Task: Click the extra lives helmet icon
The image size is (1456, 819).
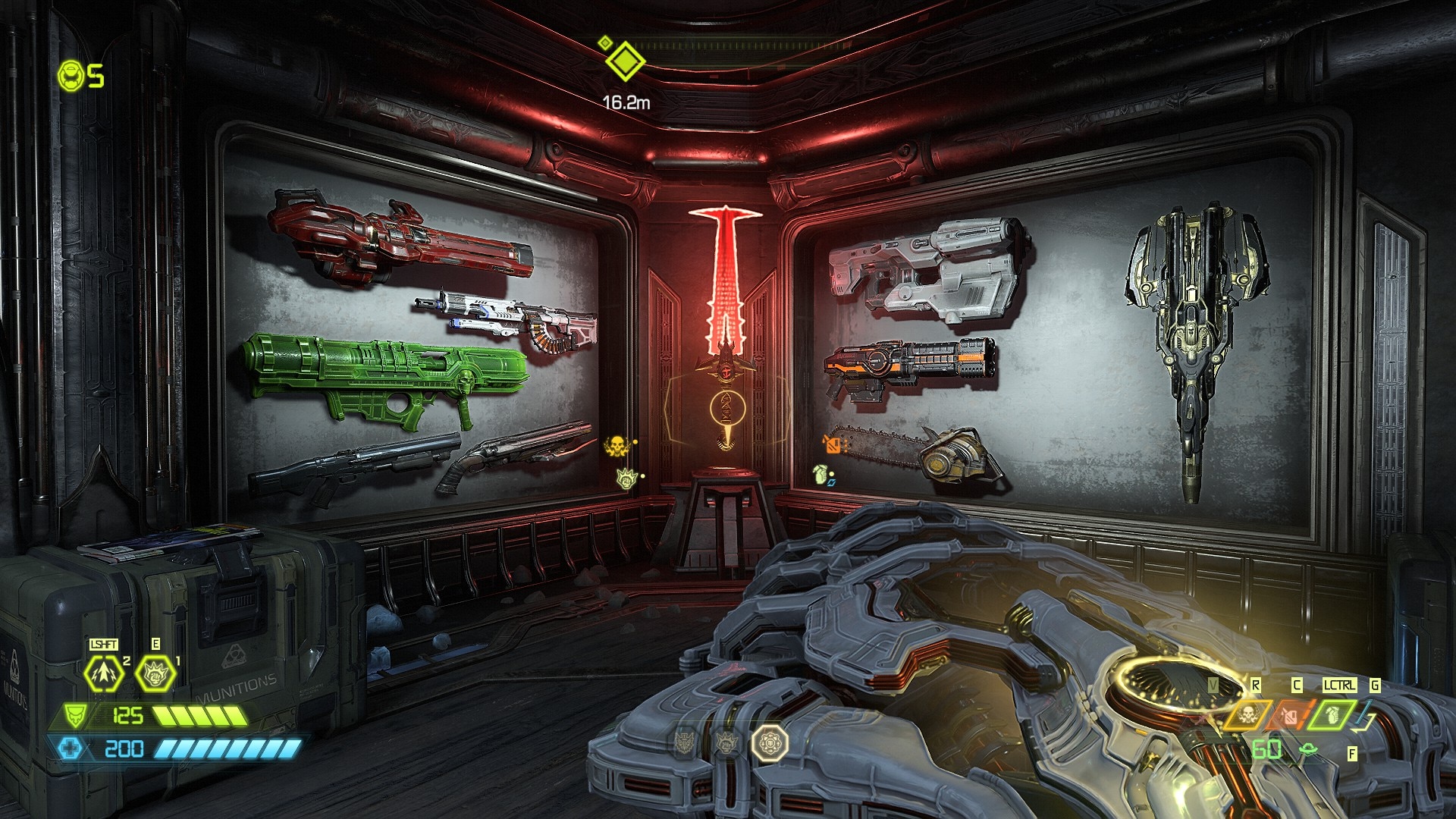Action: (x=71, y=76)
